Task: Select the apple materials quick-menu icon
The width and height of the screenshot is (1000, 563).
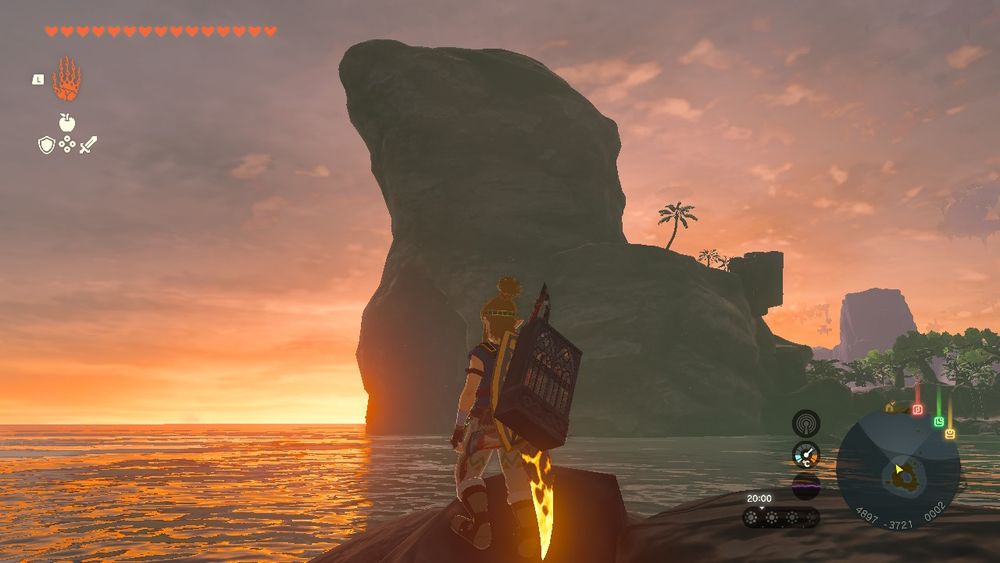Action: (x=67, y=123)
